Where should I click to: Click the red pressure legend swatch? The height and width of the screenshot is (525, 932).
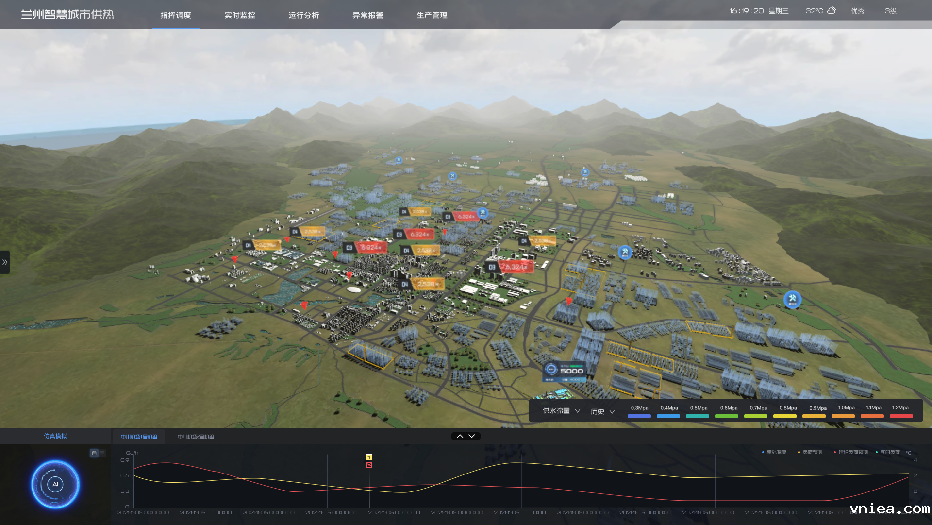tap(901, 414)
